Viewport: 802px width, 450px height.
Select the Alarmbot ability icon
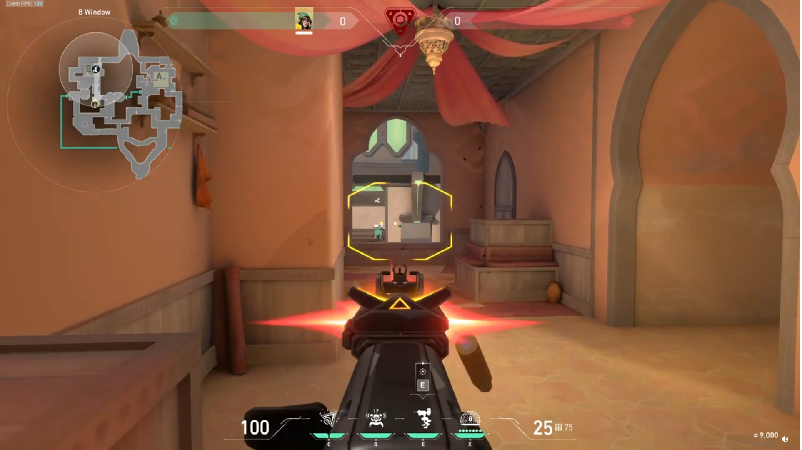(377, 419)
